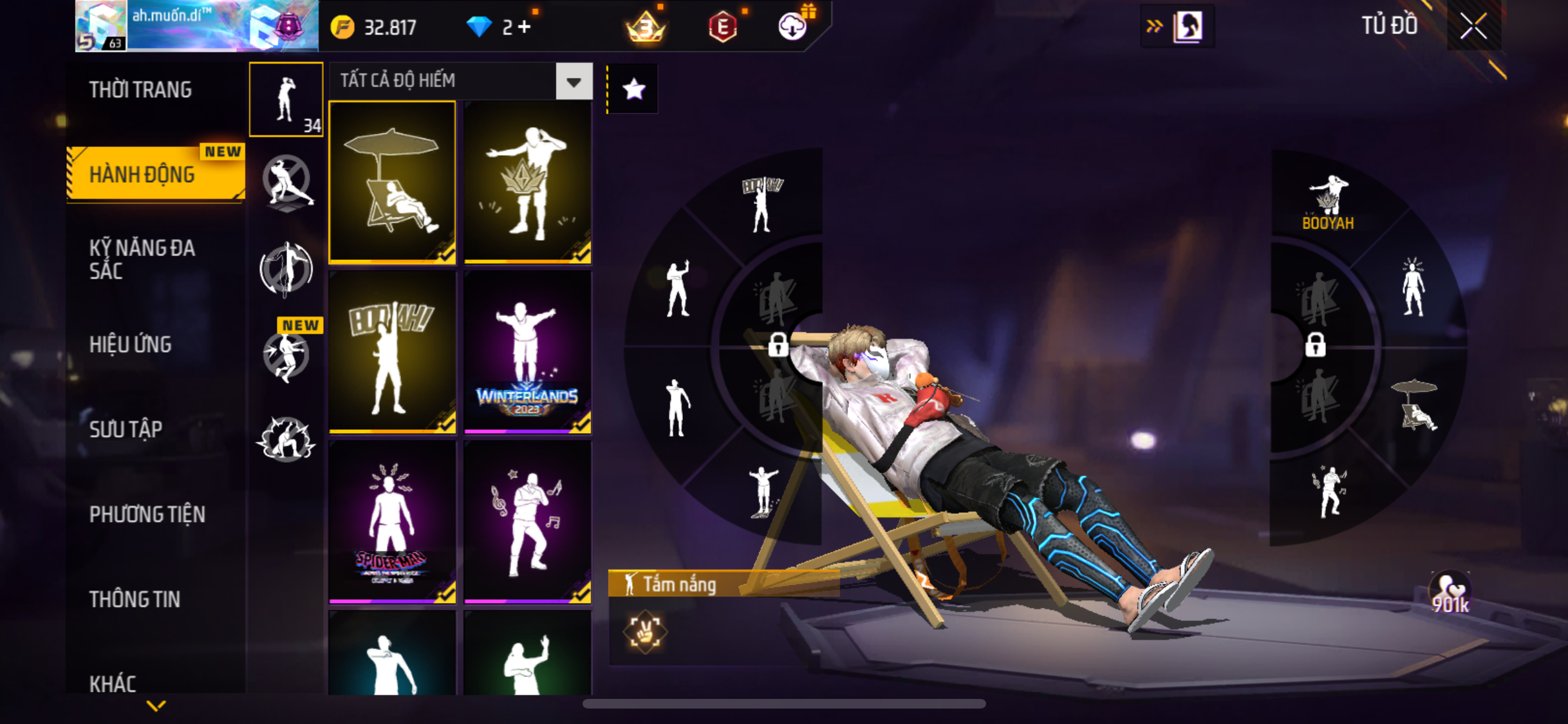
Task: Toggle the star favorites filter
Action: tap(633, 89)
